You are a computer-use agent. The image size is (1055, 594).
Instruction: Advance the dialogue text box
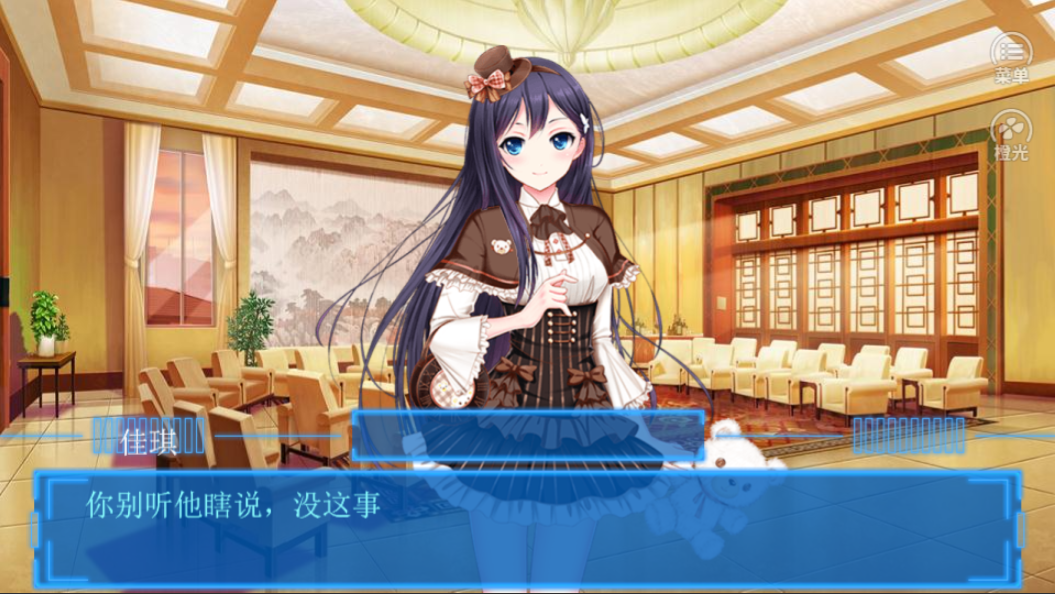click(527, 528)
